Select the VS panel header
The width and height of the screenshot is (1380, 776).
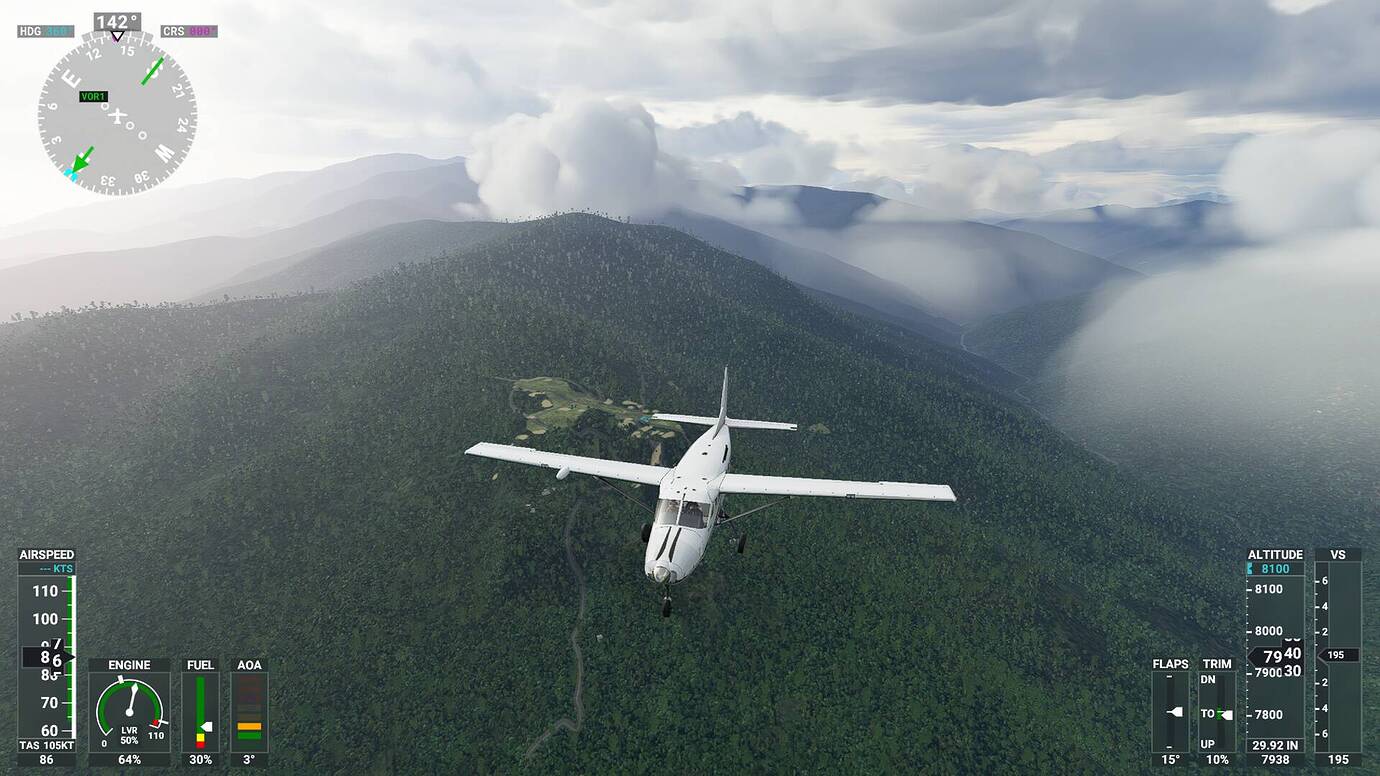[1338, 553]
